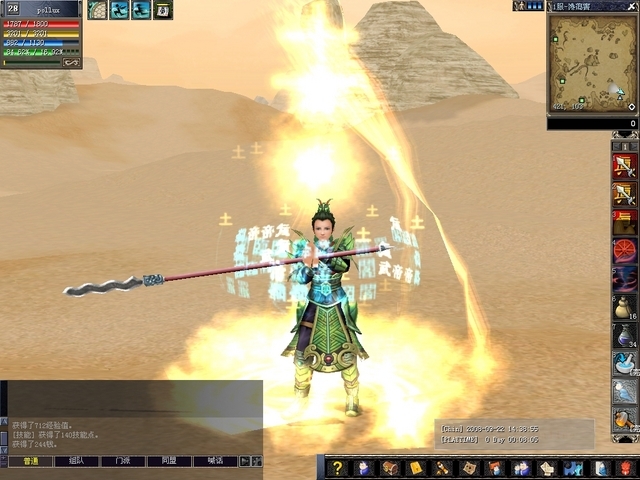The width and height of the screenshot is (640, 480).
Task: Switch to the 组队 team chat tab
Action: (76, 461)
